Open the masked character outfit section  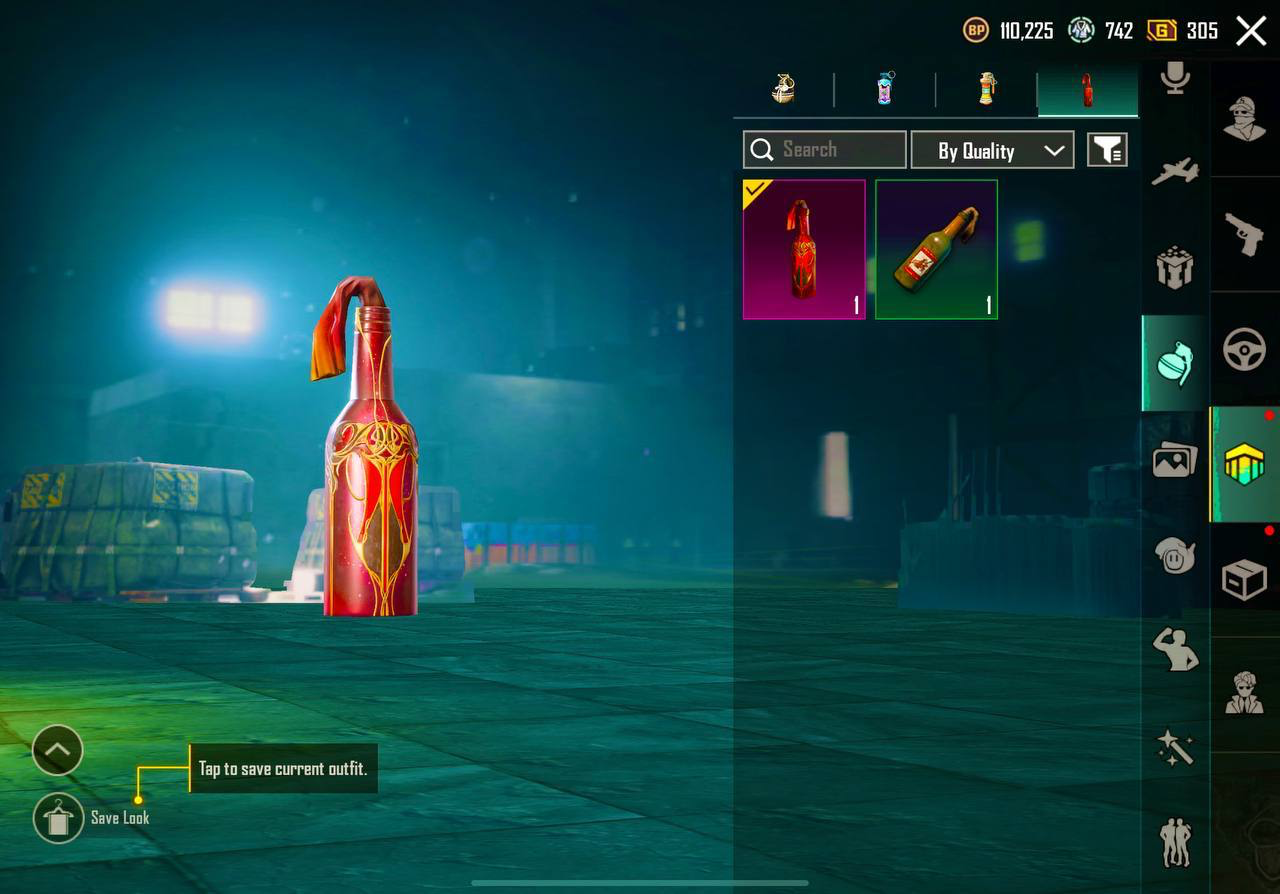click(x=1245, y=118)
